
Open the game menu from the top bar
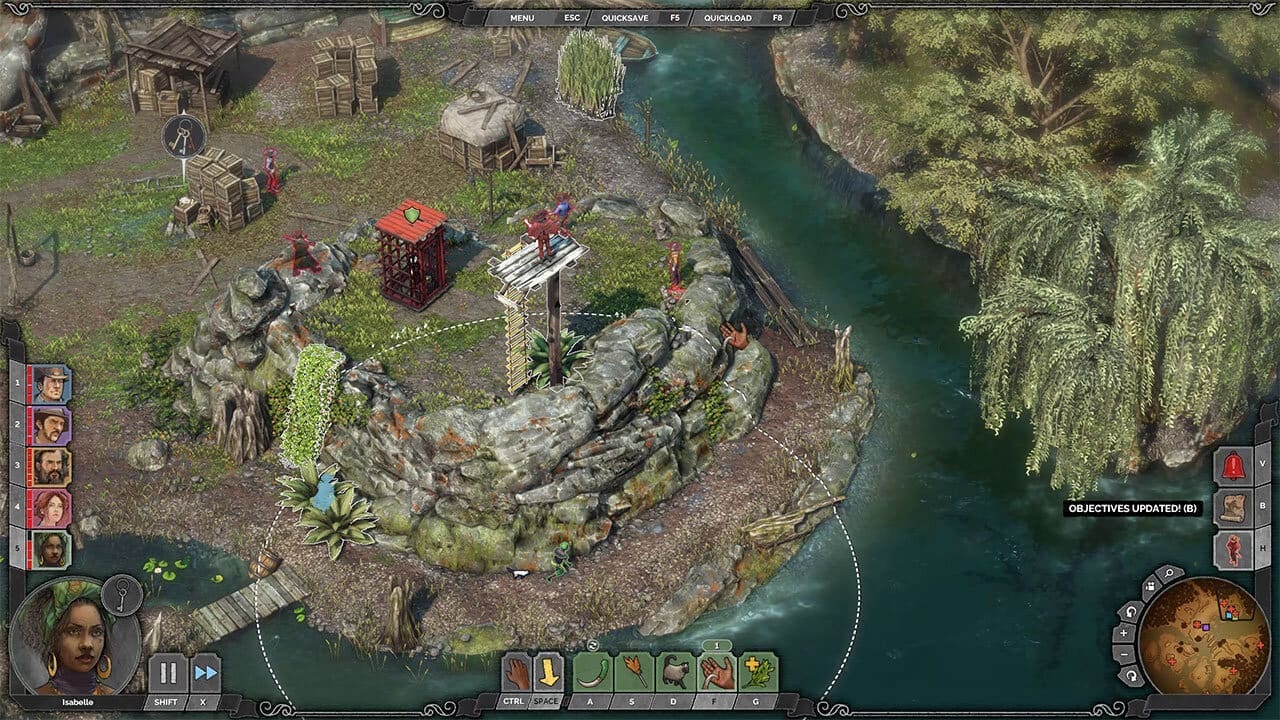(522, 18)
